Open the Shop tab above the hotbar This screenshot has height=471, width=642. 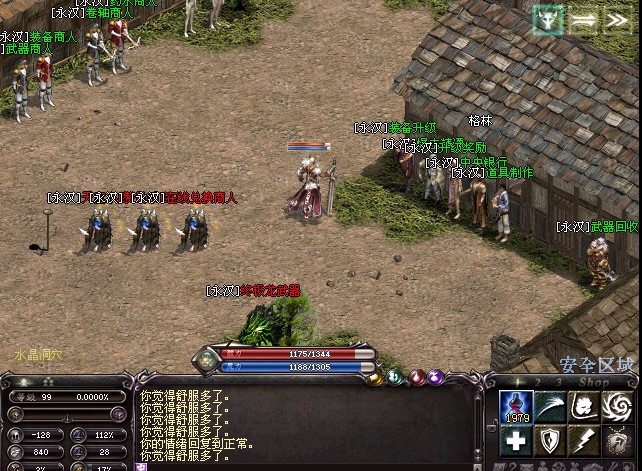[x=594, y=382]
